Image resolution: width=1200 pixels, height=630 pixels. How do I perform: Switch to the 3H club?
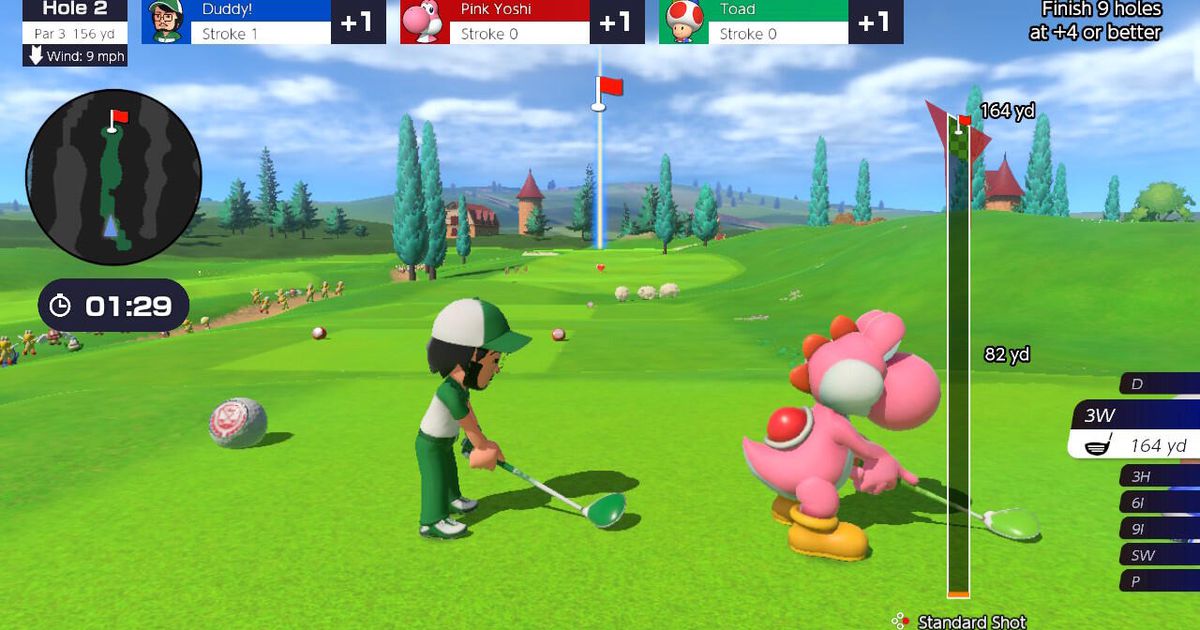point(1160,476)
